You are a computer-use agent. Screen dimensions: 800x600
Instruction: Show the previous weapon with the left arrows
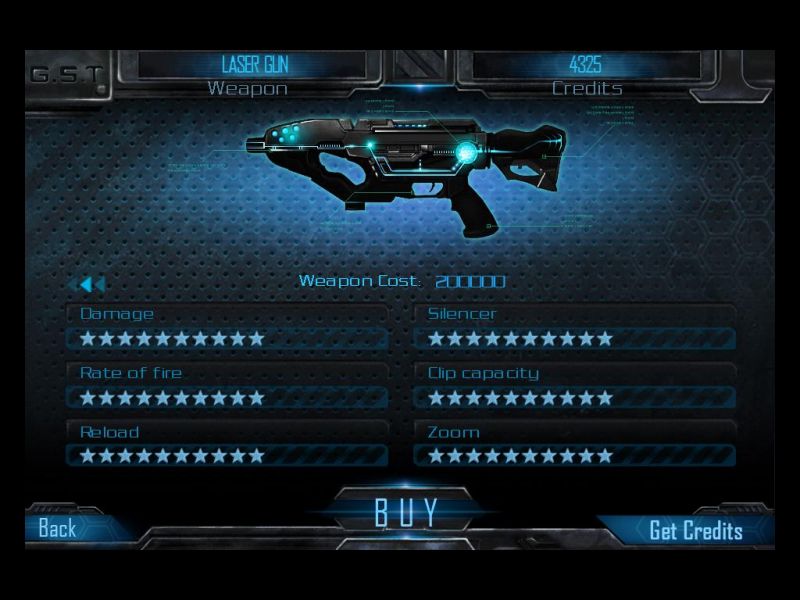click(x=90, y=285)
